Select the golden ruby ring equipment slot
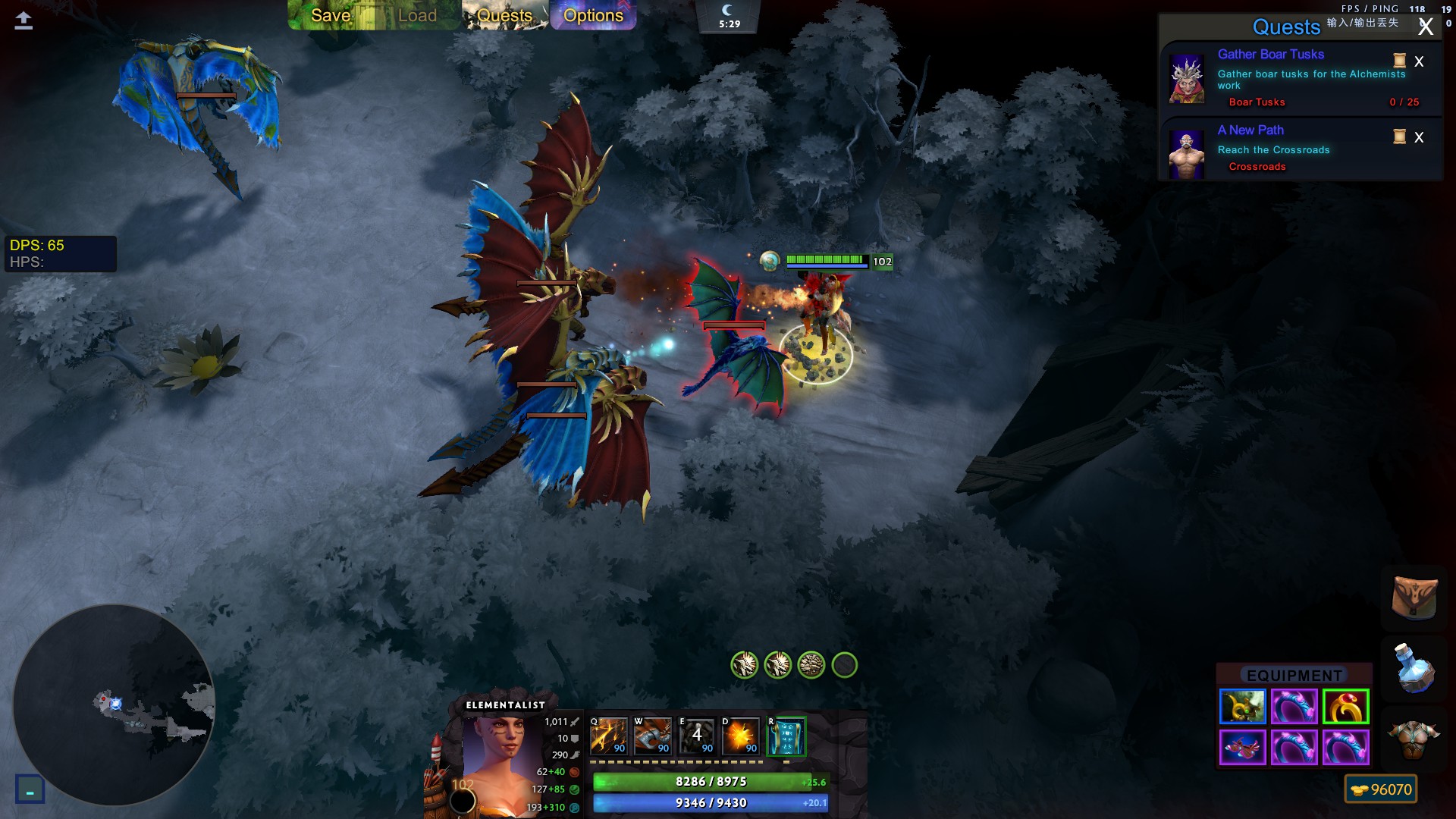The image size is (1456, 819). (1345, 707)
